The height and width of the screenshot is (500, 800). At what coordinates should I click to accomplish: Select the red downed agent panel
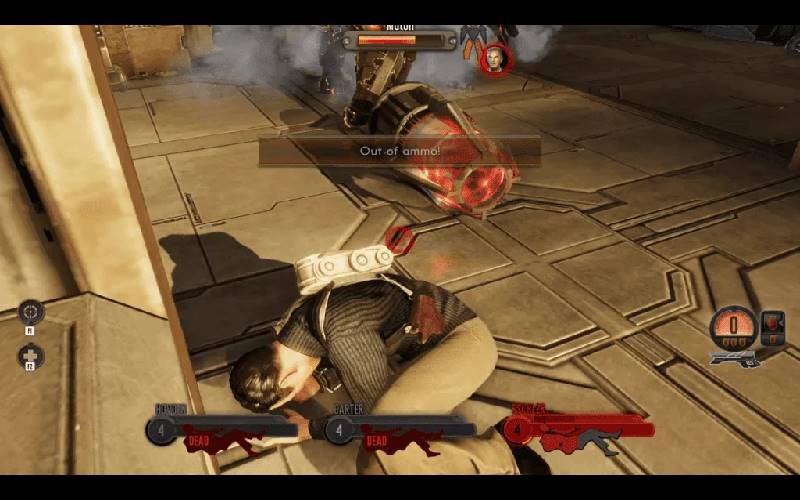[x=580, y=430]
